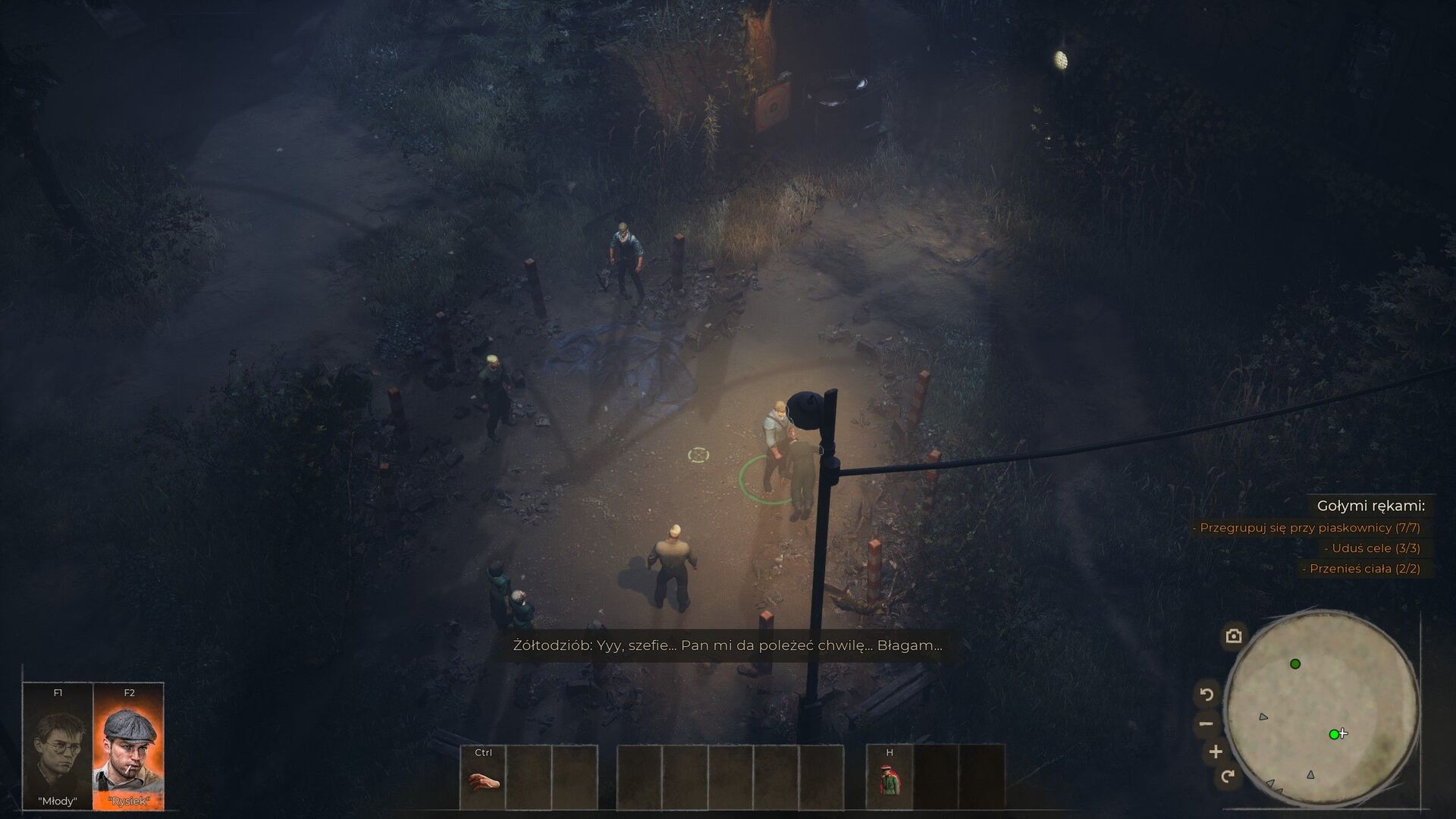The image size is (1456, 819).
Task: Rotate the camera clockwise with the minimap arrow
Action: (x=1228, y=776)
